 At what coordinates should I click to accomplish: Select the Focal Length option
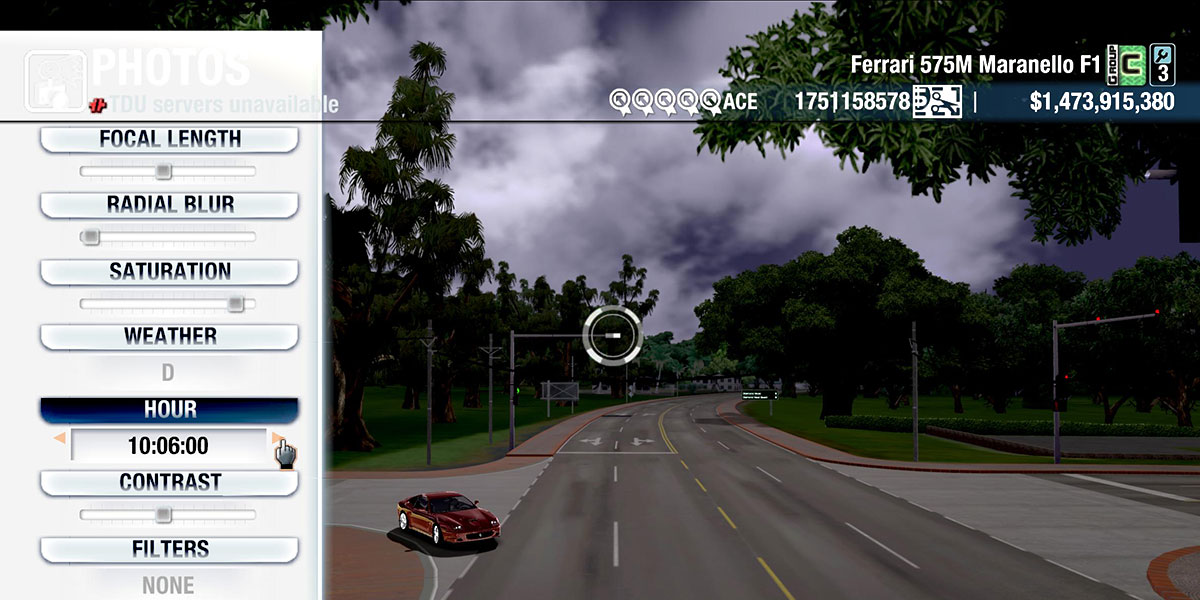[x=169, y=139]
